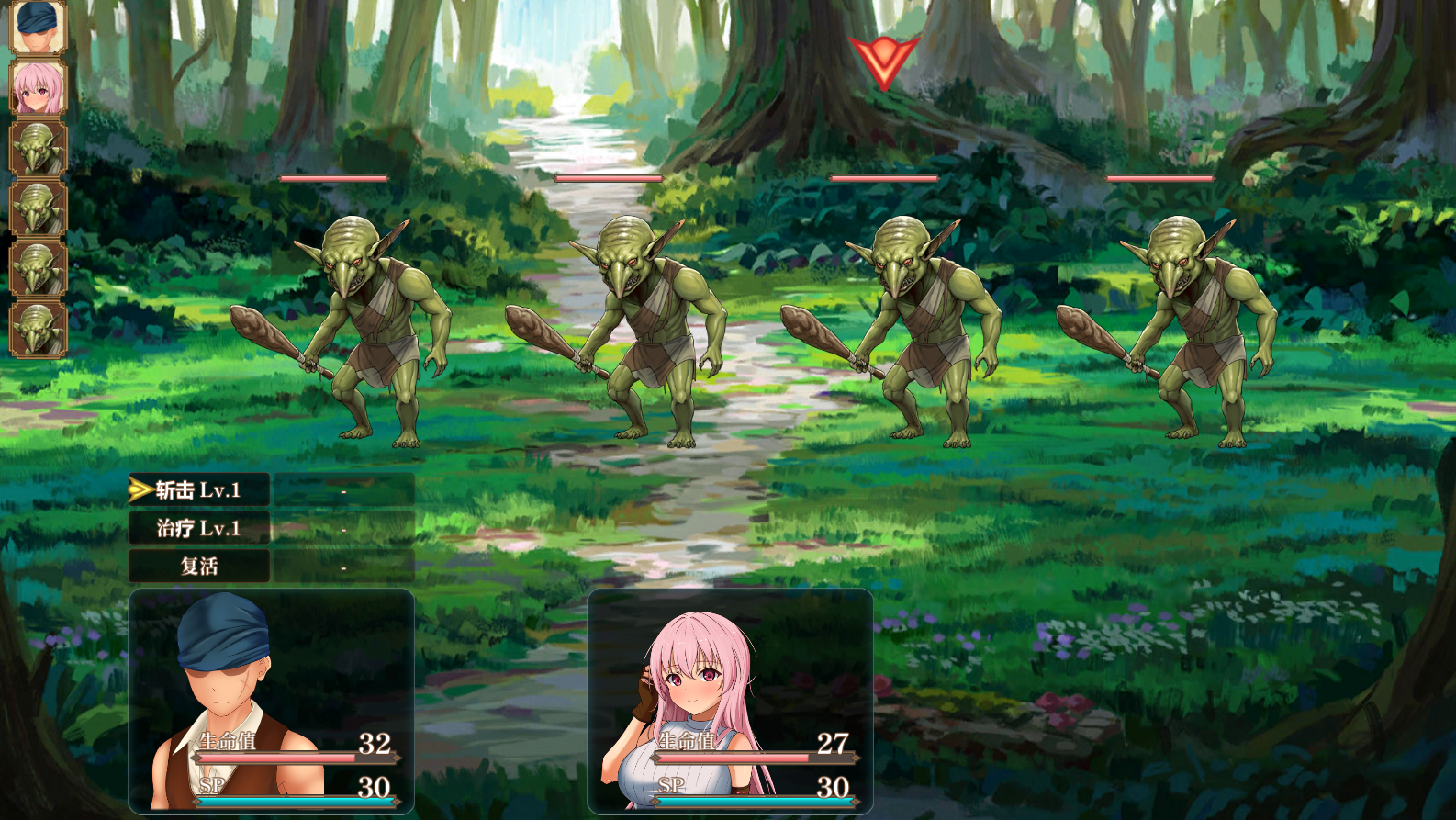Select the pink-haired girl's large status panel

(730, 702)
